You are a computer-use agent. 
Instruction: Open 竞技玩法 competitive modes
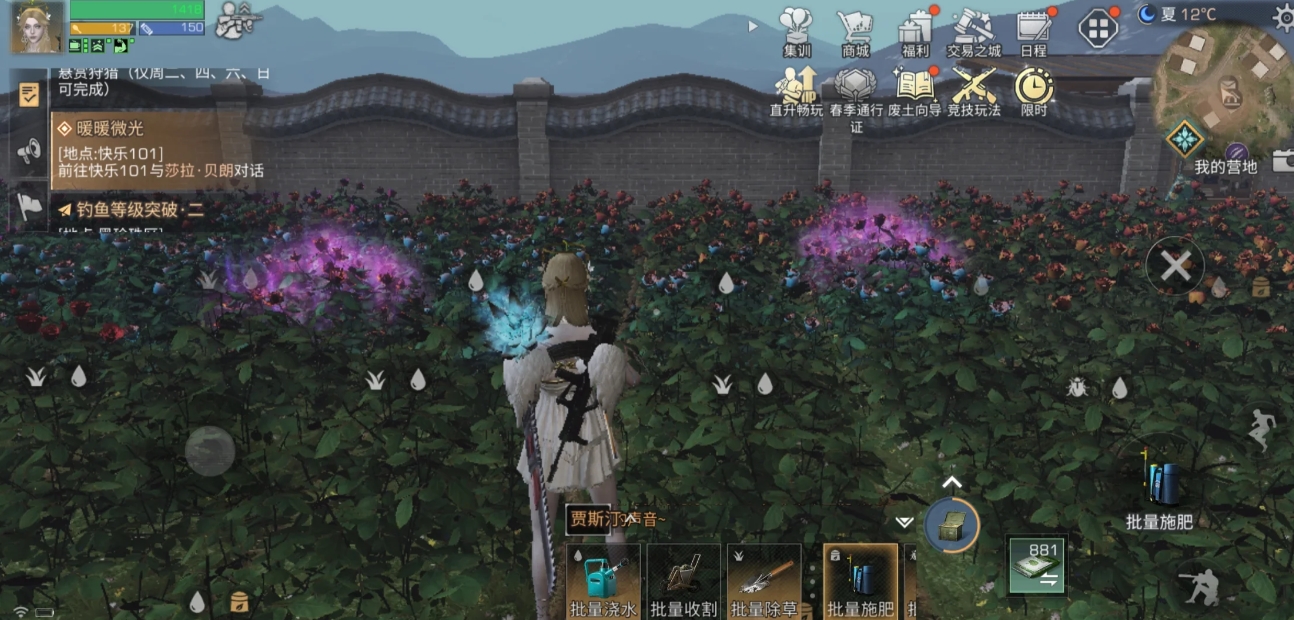pyautogui.click(x=973, y=88)
